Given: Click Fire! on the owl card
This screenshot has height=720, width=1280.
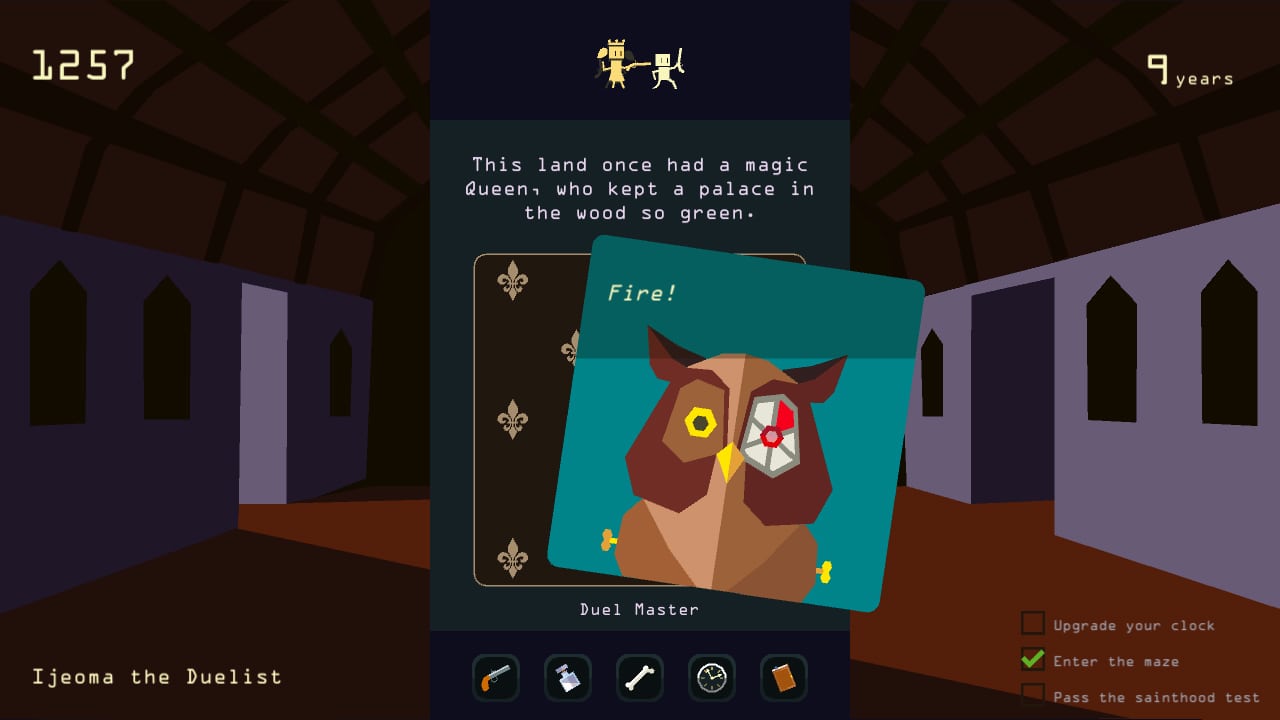Looking at the screenshot, I should coord(641,293).
